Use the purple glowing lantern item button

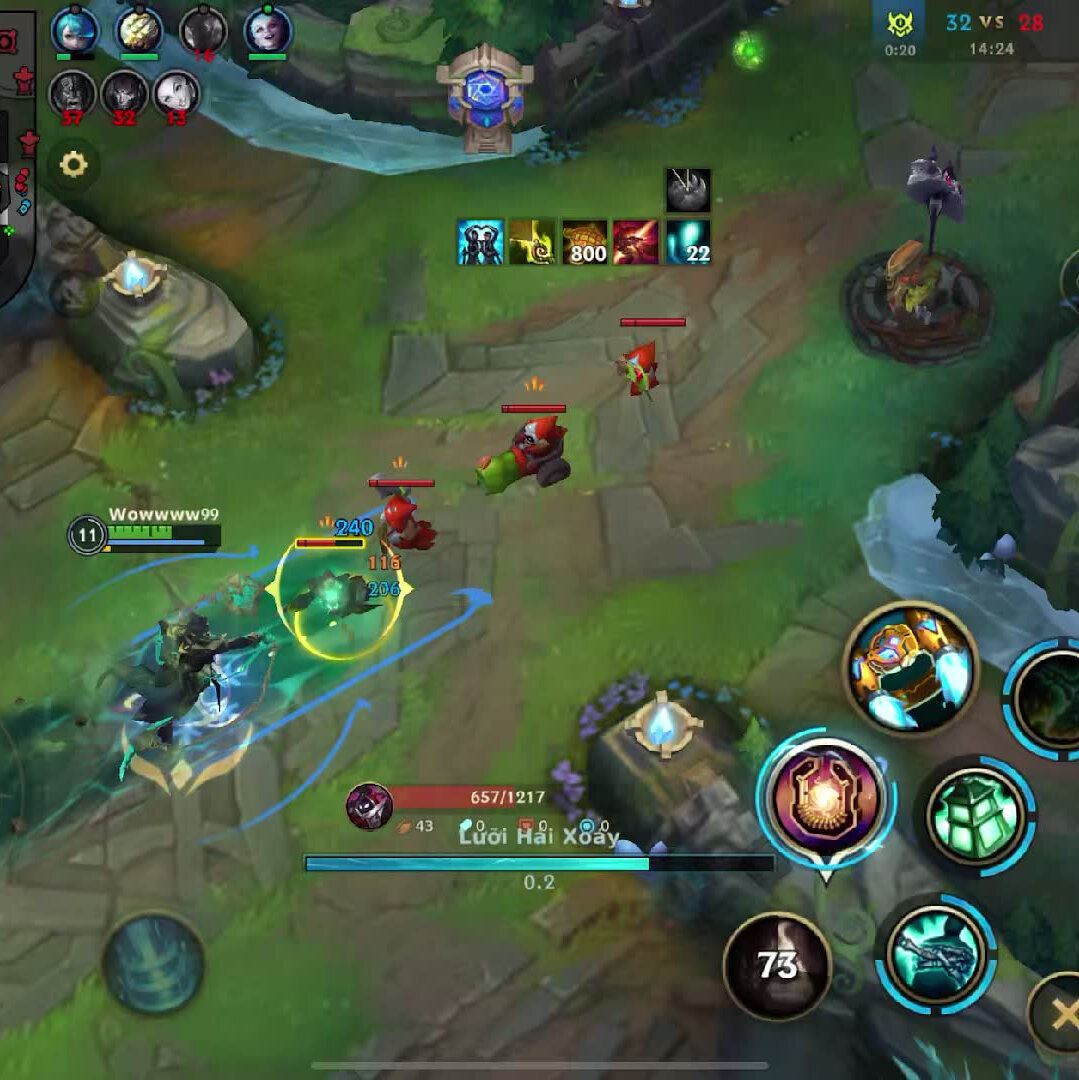825,799
